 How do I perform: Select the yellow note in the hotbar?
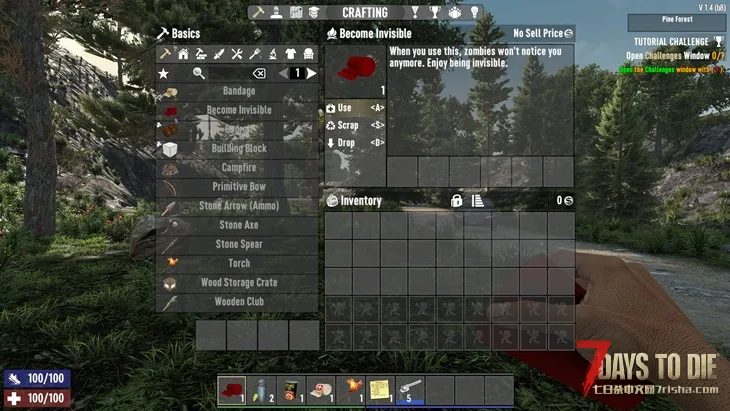click(380, 389)
